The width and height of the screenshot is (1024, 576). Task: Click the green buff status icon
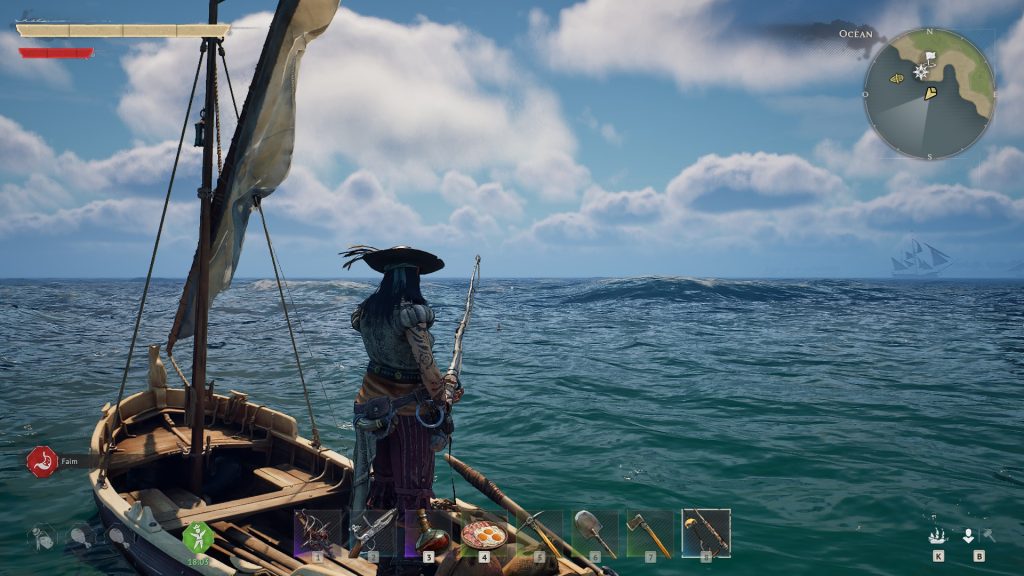click(x=197, y=537)
